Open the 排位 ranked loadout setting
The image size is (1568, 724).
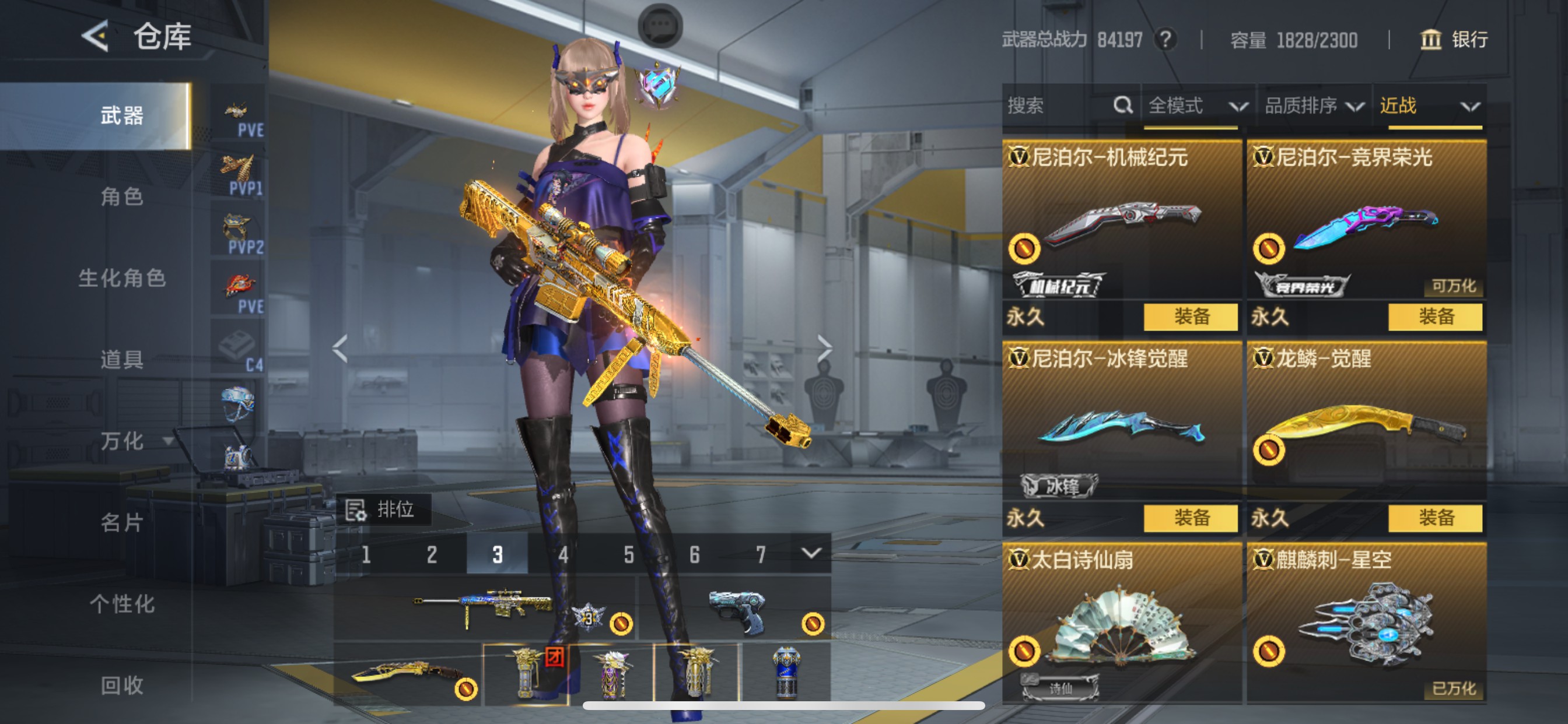point(383,509)
